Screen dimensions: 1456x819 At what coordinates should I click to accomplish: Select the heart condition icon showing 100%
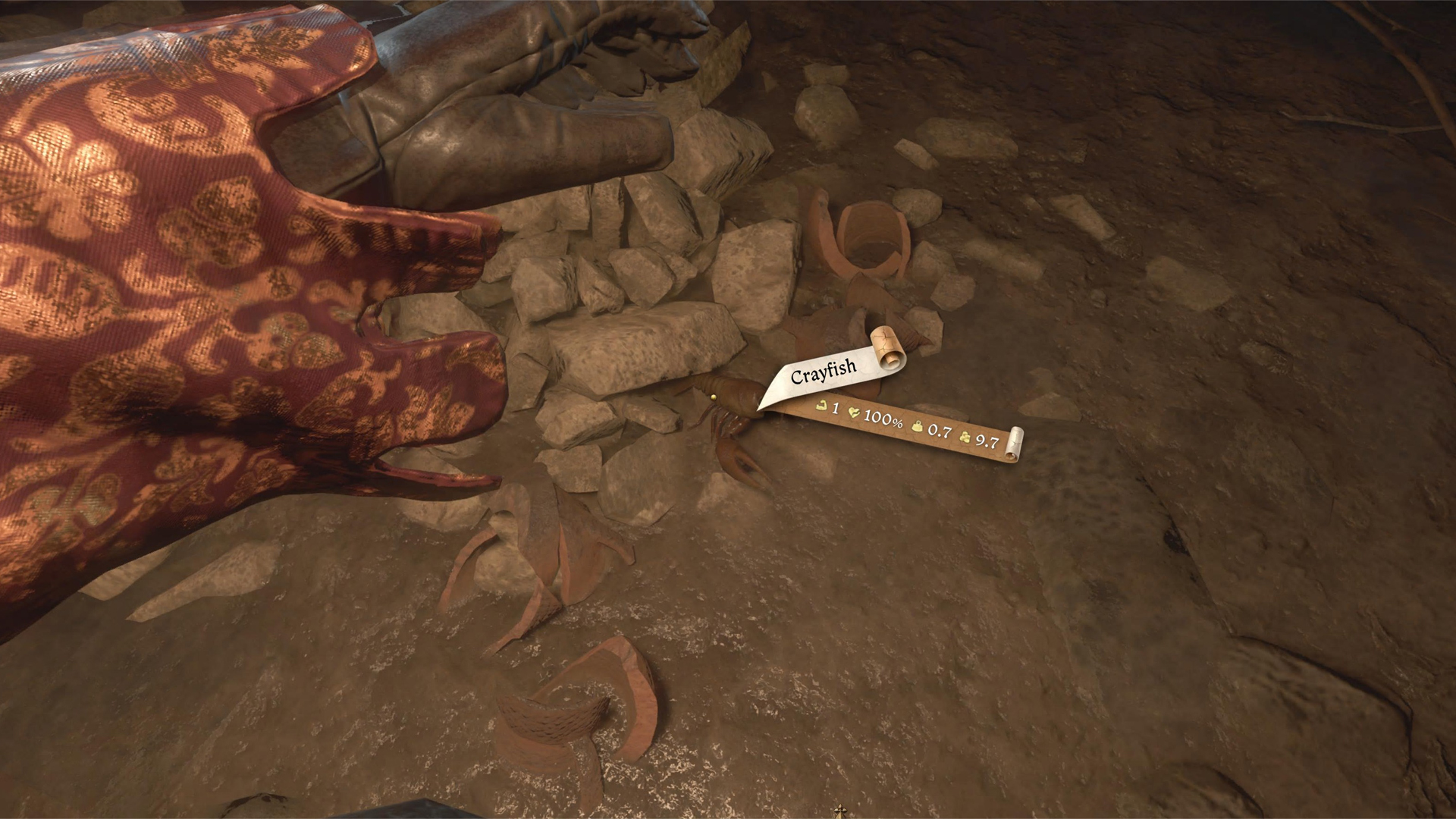855,413
